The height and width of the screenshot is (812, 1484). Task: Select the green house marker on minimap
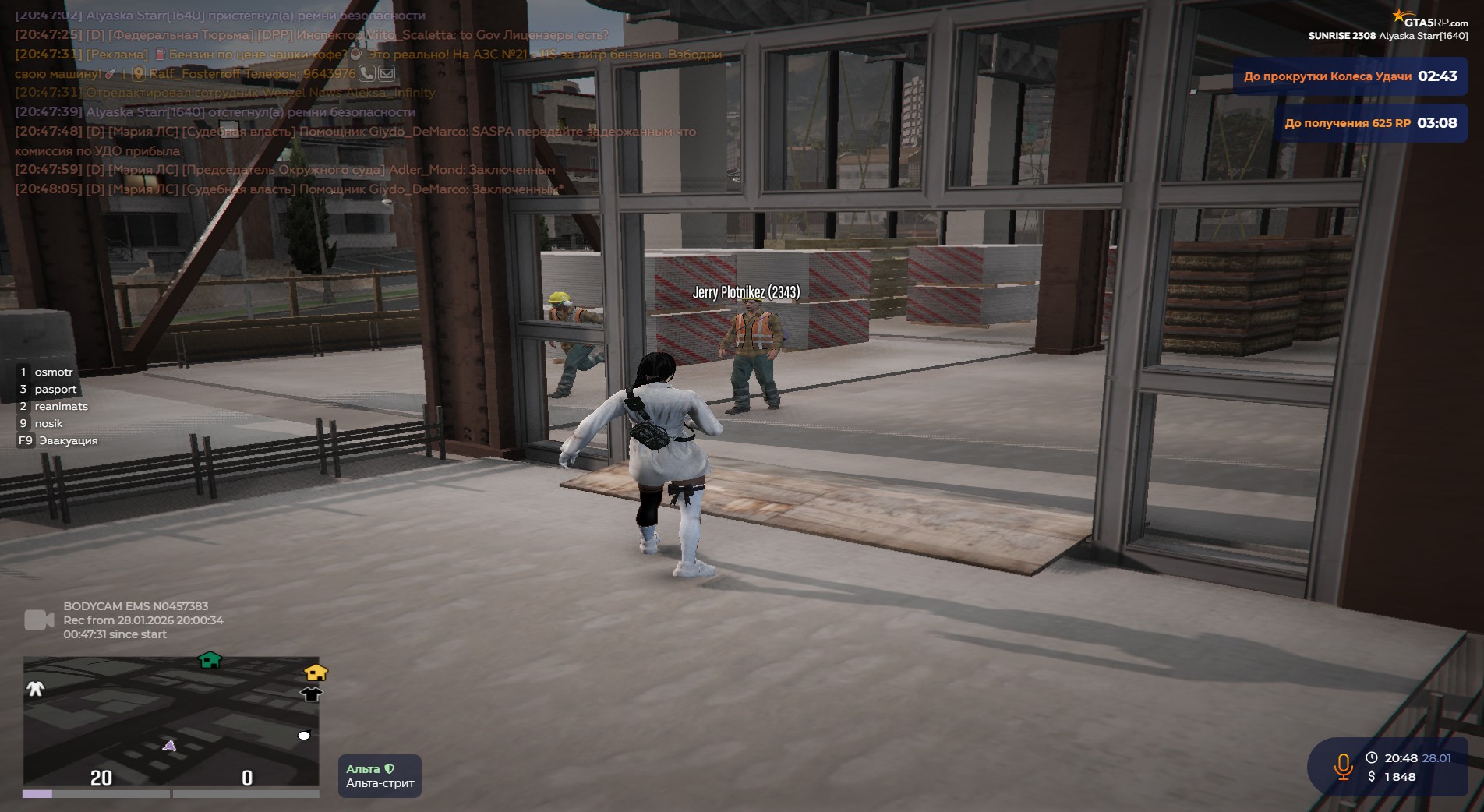210,661
